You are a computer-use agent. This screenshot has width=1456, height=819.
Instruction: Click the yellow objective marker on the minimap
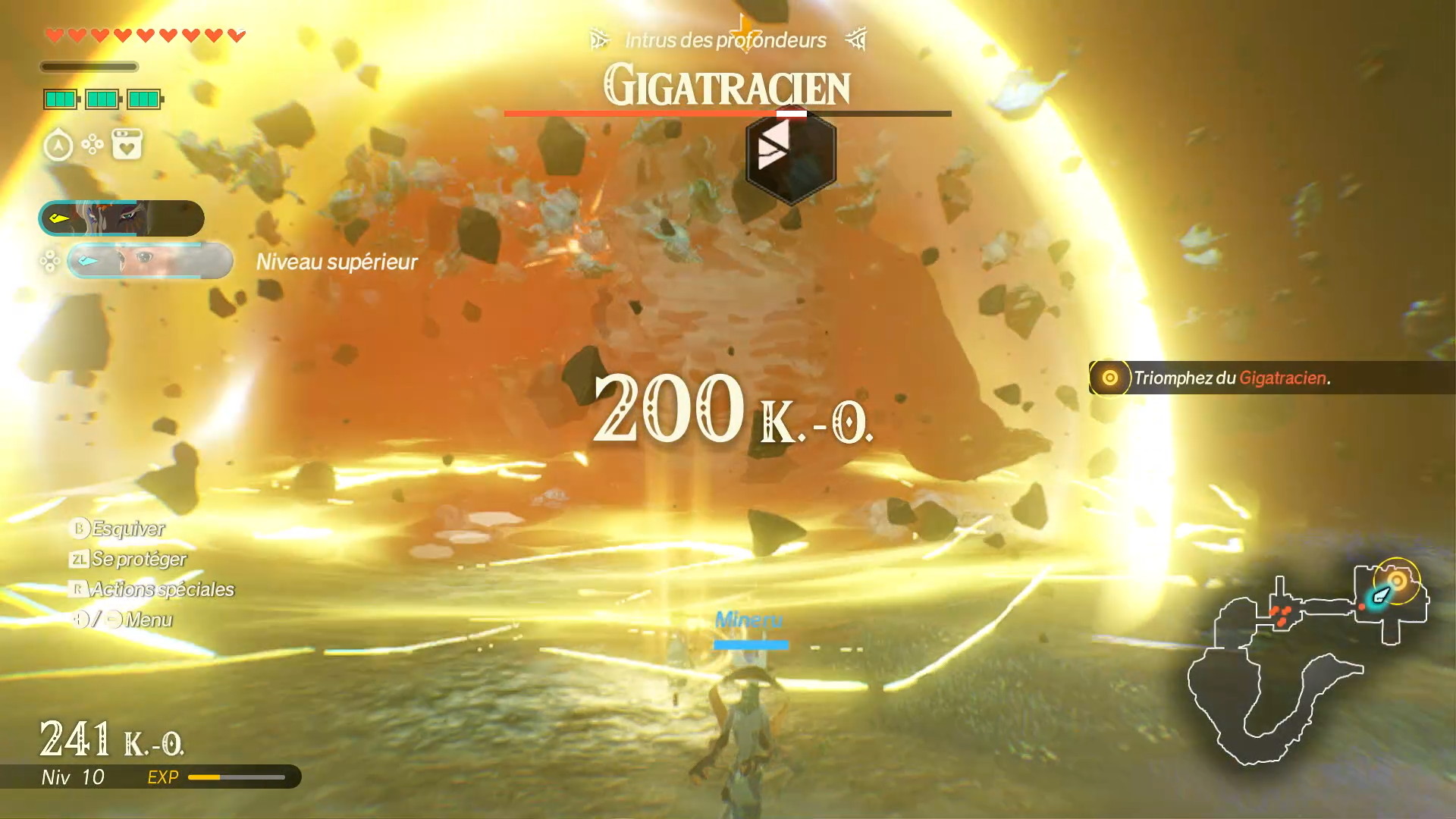click(x=1397, y=581)
